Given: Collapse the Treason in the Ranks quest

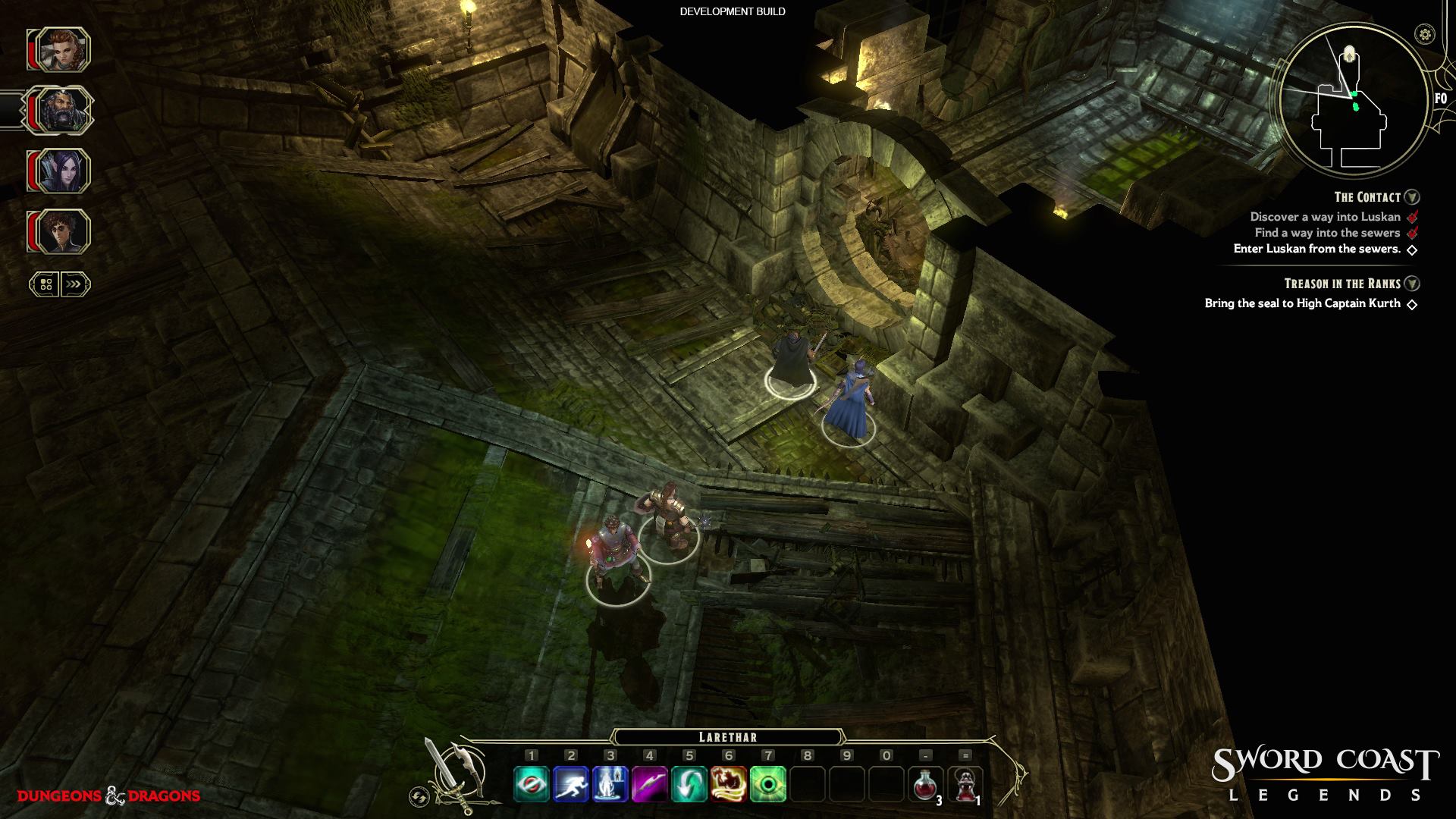Looking at the screenshot, I should pyautogui.click(x=1412, y=284).
